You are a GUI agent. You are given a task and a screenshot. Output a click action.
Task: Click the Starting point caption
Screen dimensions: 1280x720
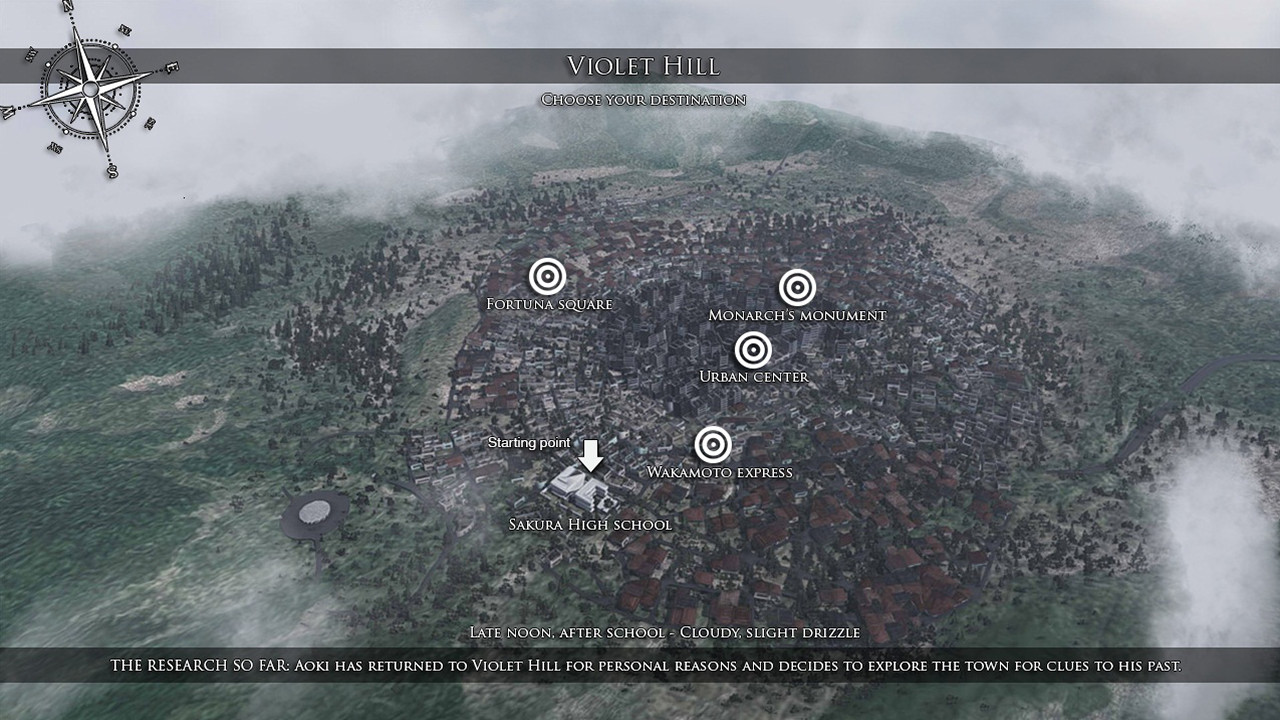pyautogui.click(x=529, y=441)
